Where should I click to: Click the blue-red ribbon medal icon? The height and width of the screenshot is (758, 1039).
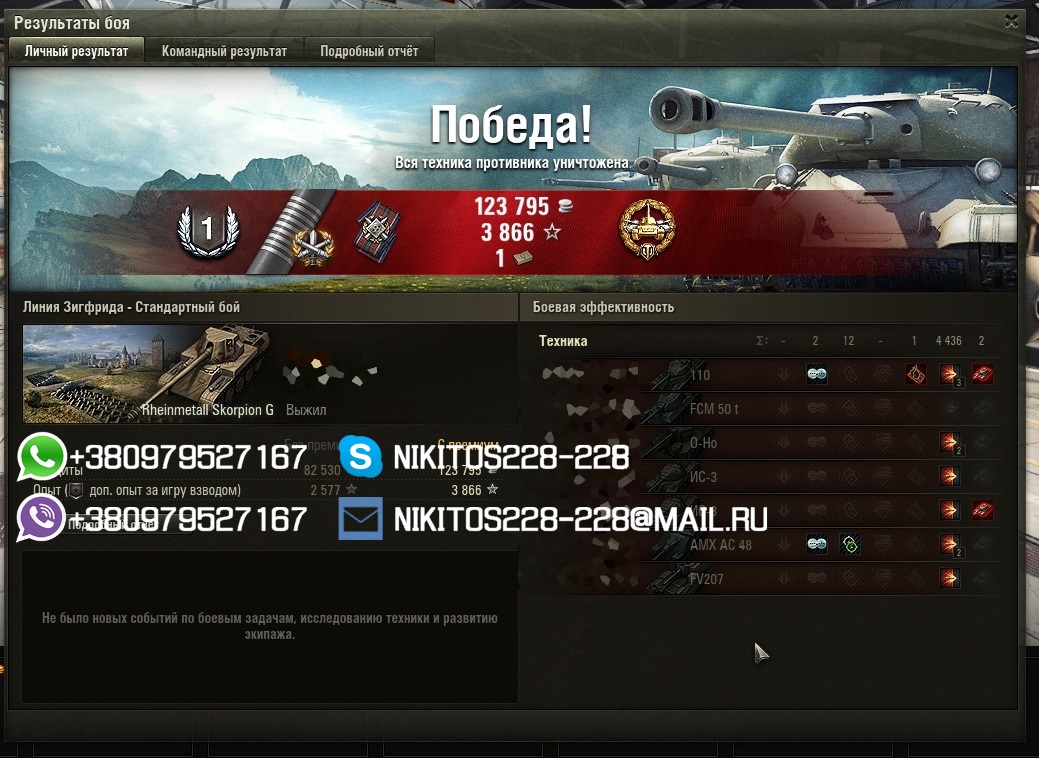click(376, 231)
